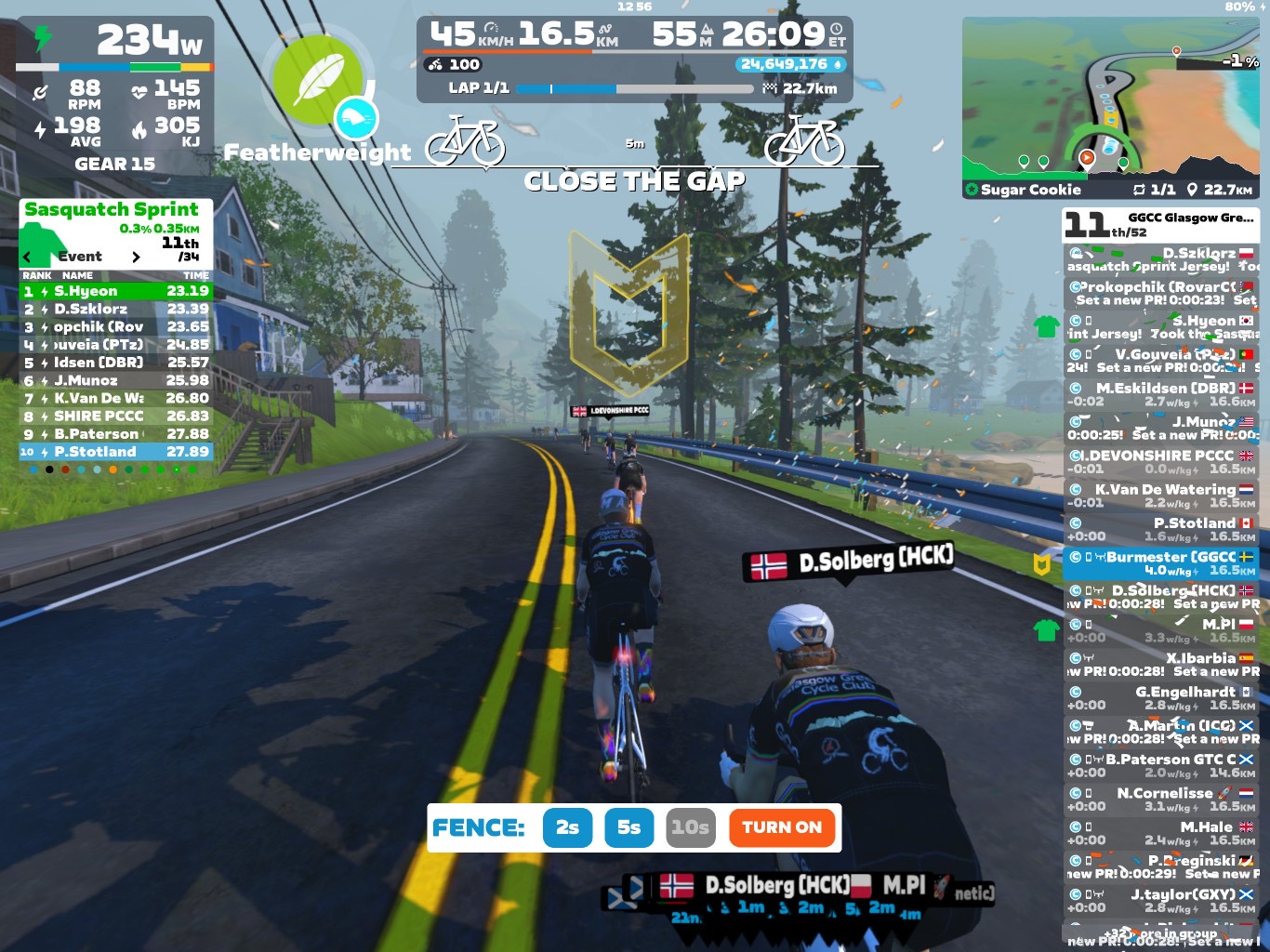Image resolution: width=1270 pixels, height=952 pixels.
Task: Turn on the fence
Action: point(782,827)
